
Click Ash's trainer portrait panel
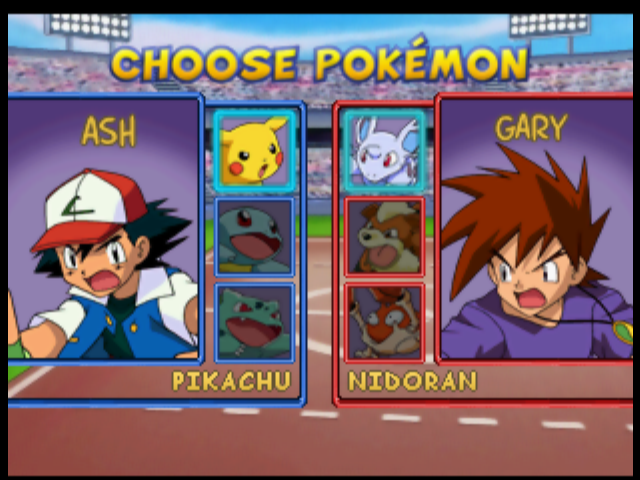[103, 230]
